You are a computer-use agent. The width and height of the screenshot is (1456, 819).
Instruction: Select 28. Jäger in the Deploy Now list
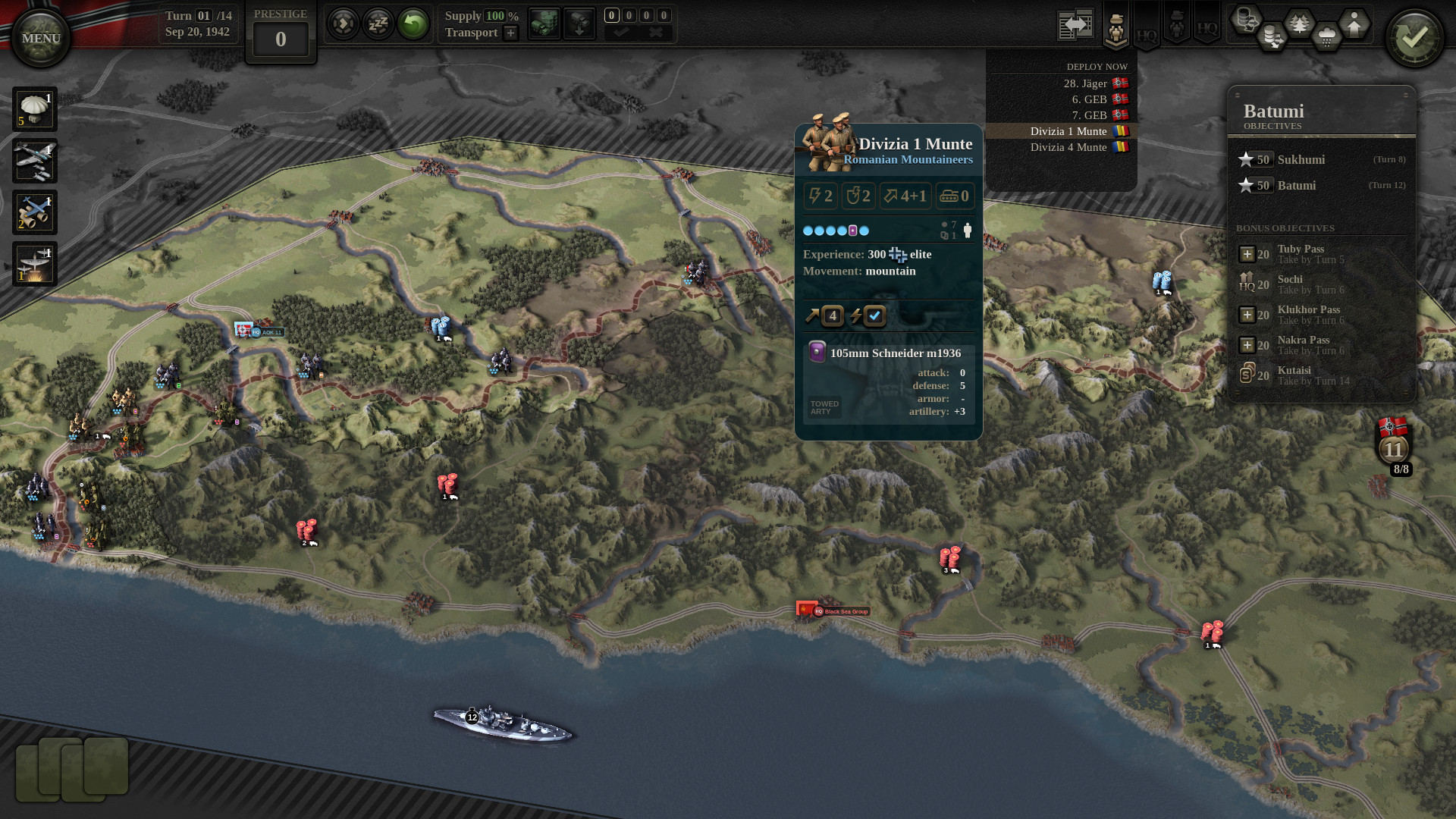(1084, 83)
